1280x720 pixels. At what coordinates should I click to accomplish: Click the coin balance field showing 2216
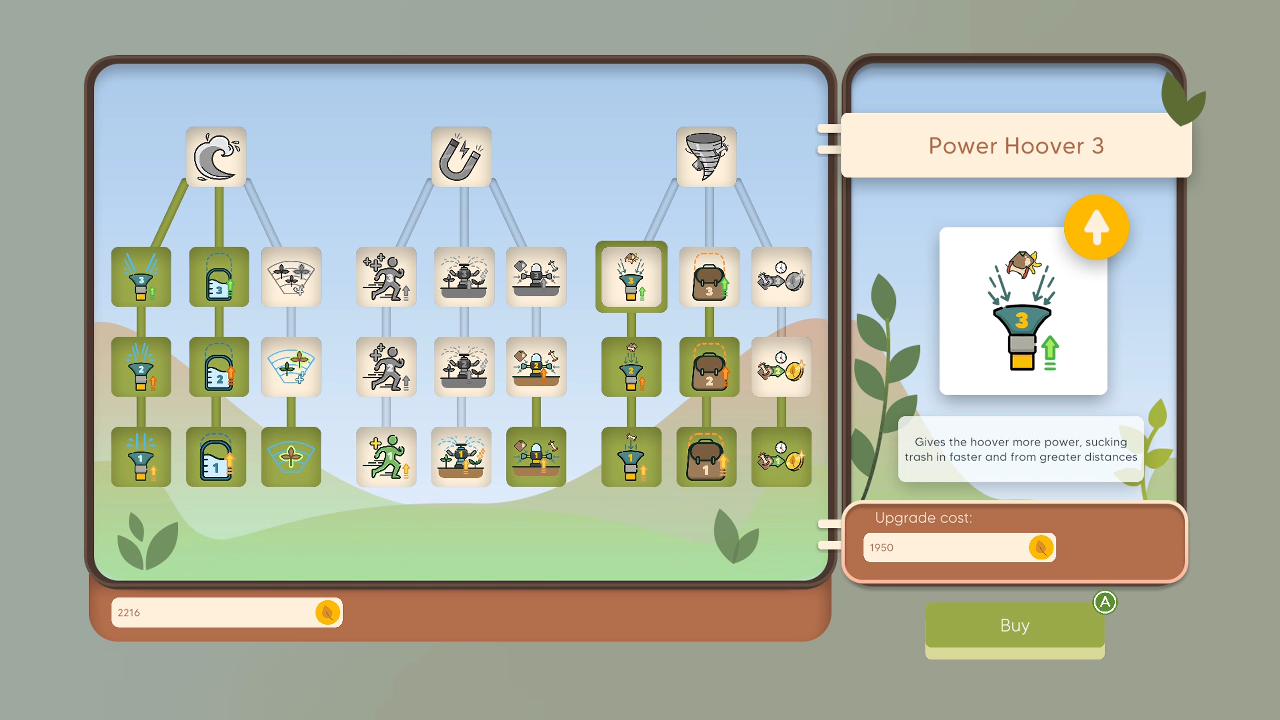tap(227, 612)
